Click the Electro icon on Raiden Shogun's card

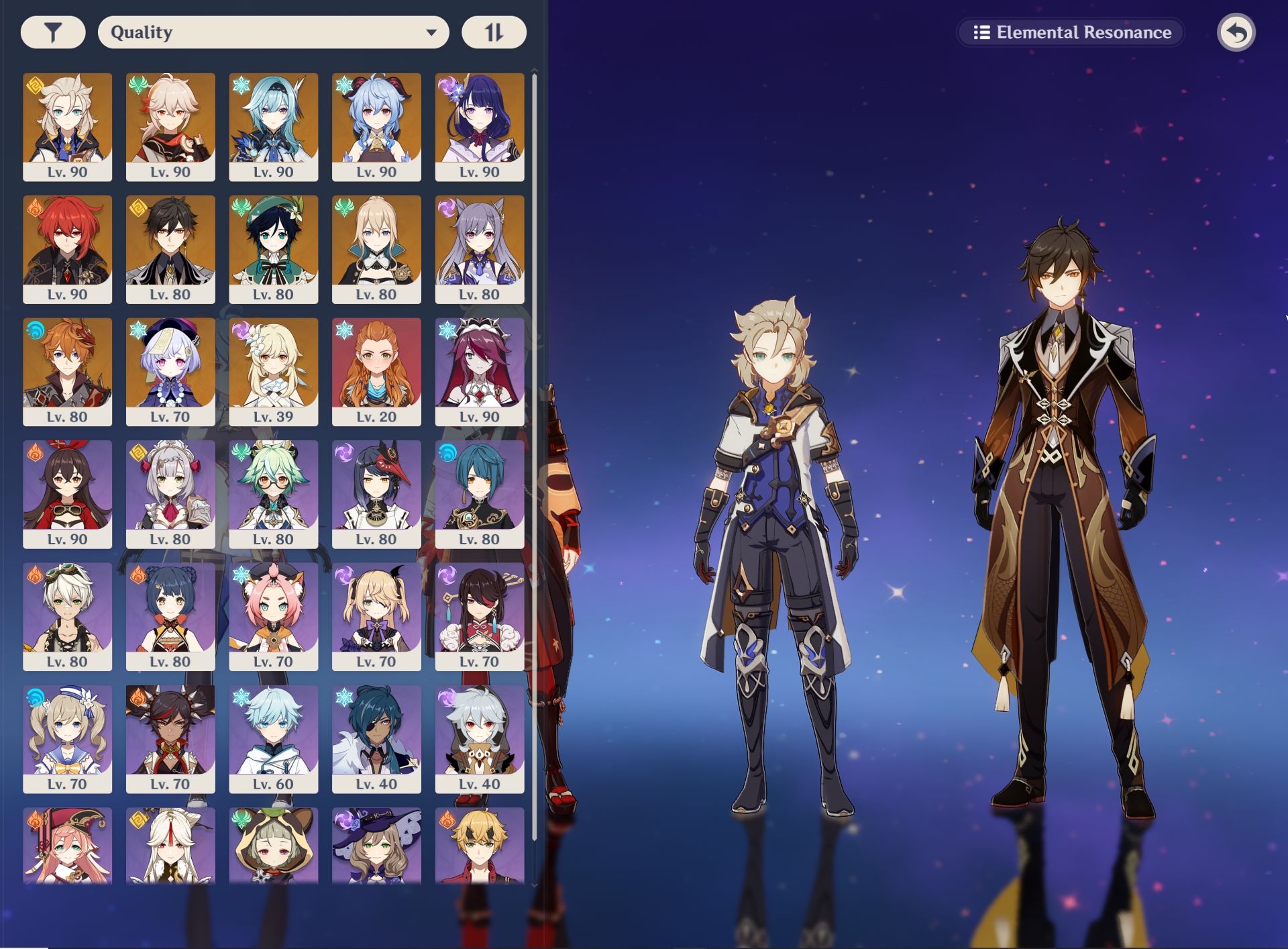click(447, 84)
